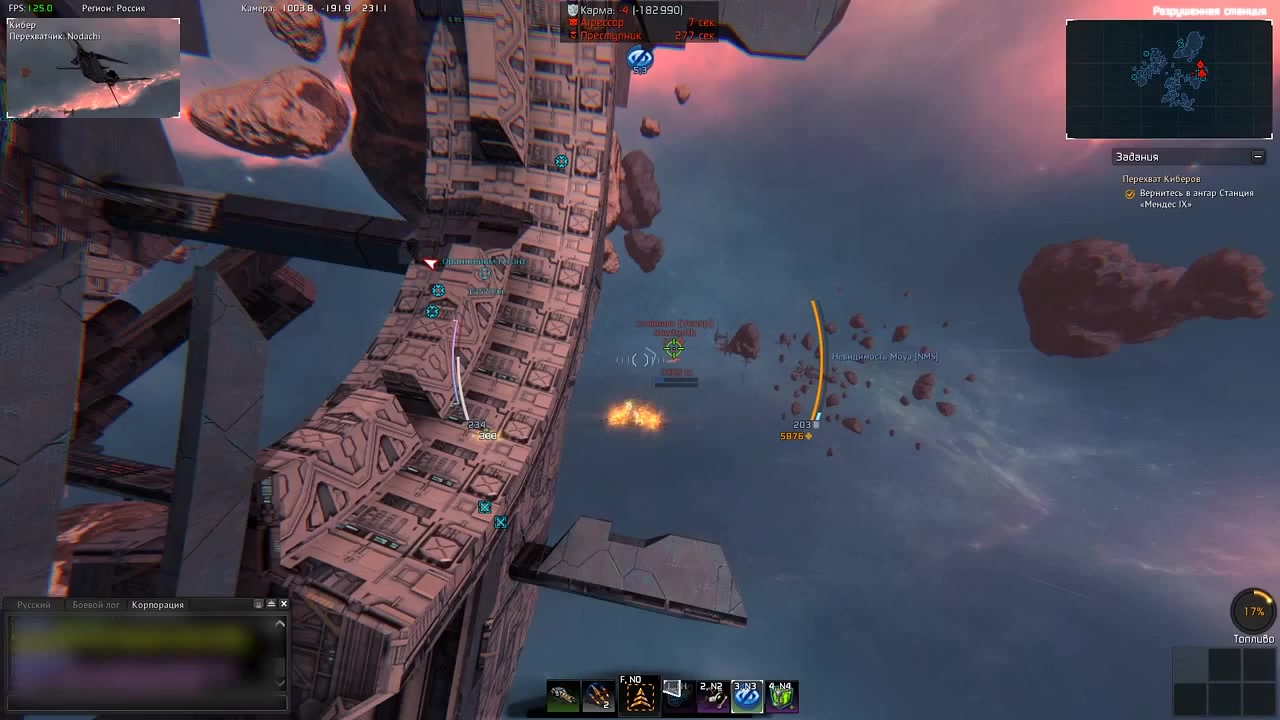Select the Перехват Киберов quest entry
The width and height of the screenshot is (1280, 720).
[x=1161, y=179]
